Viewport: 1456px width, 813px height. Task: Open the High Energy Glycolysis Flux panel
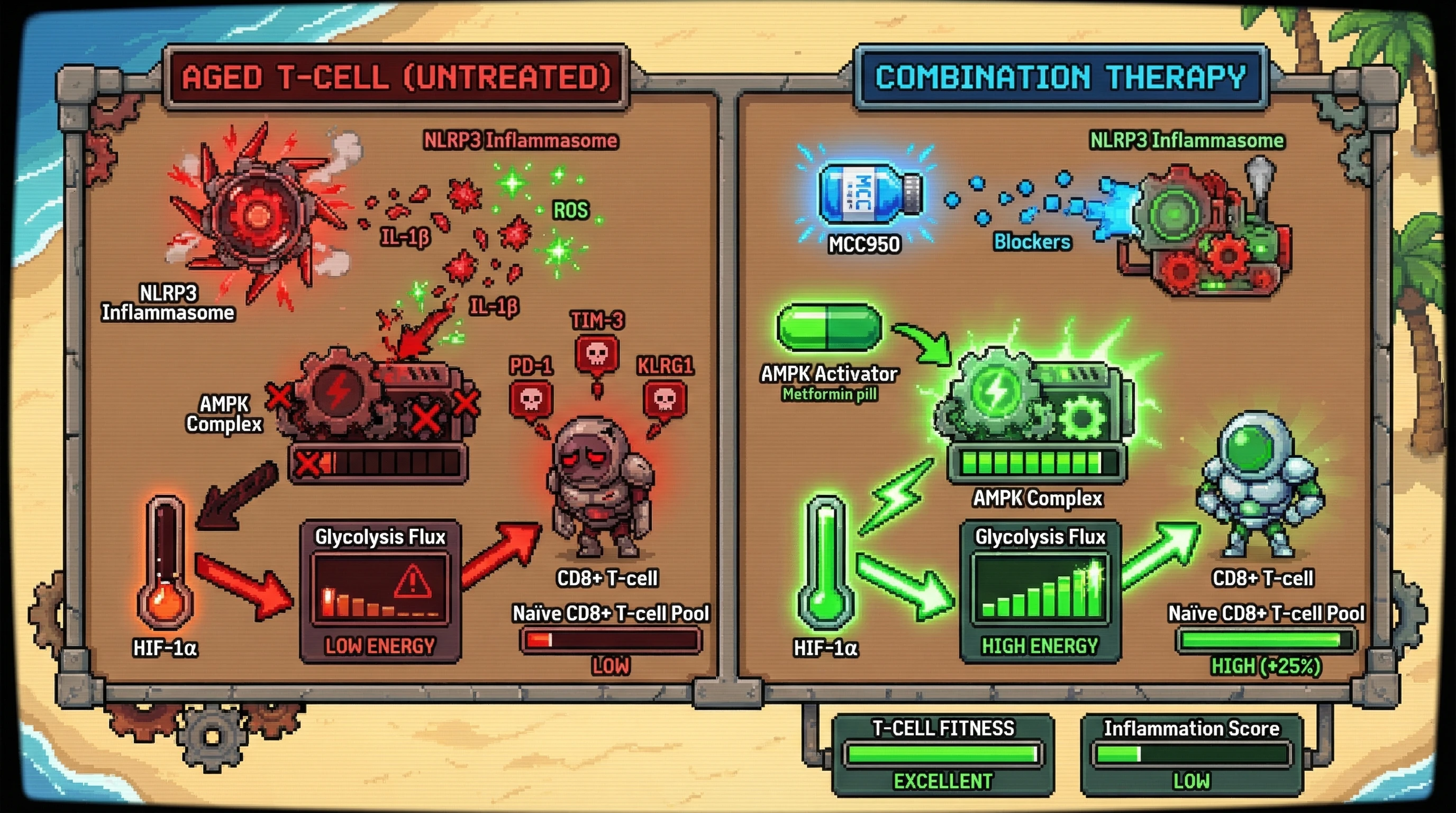1040,591
